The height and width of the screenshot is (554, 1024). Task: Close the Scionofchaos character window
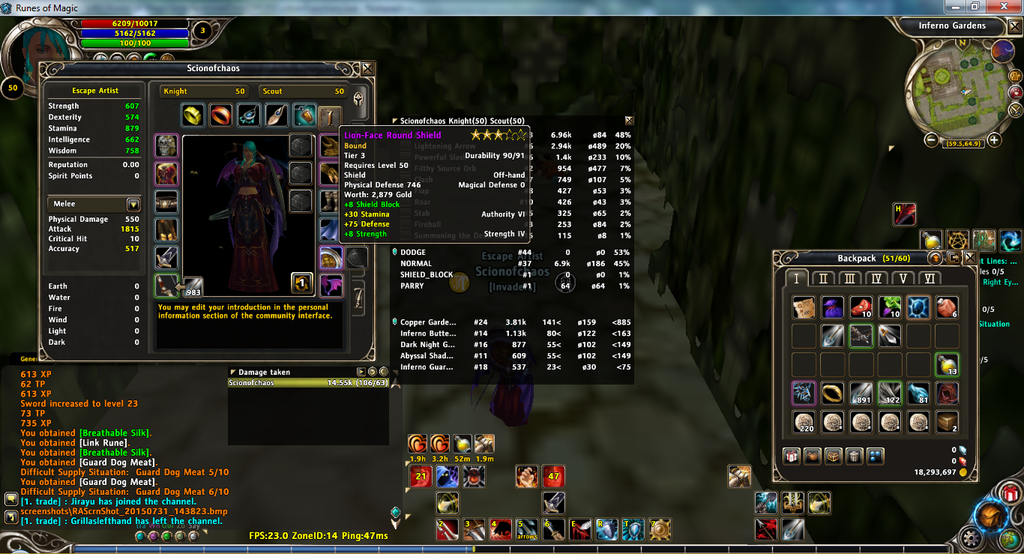click(368, 68)
